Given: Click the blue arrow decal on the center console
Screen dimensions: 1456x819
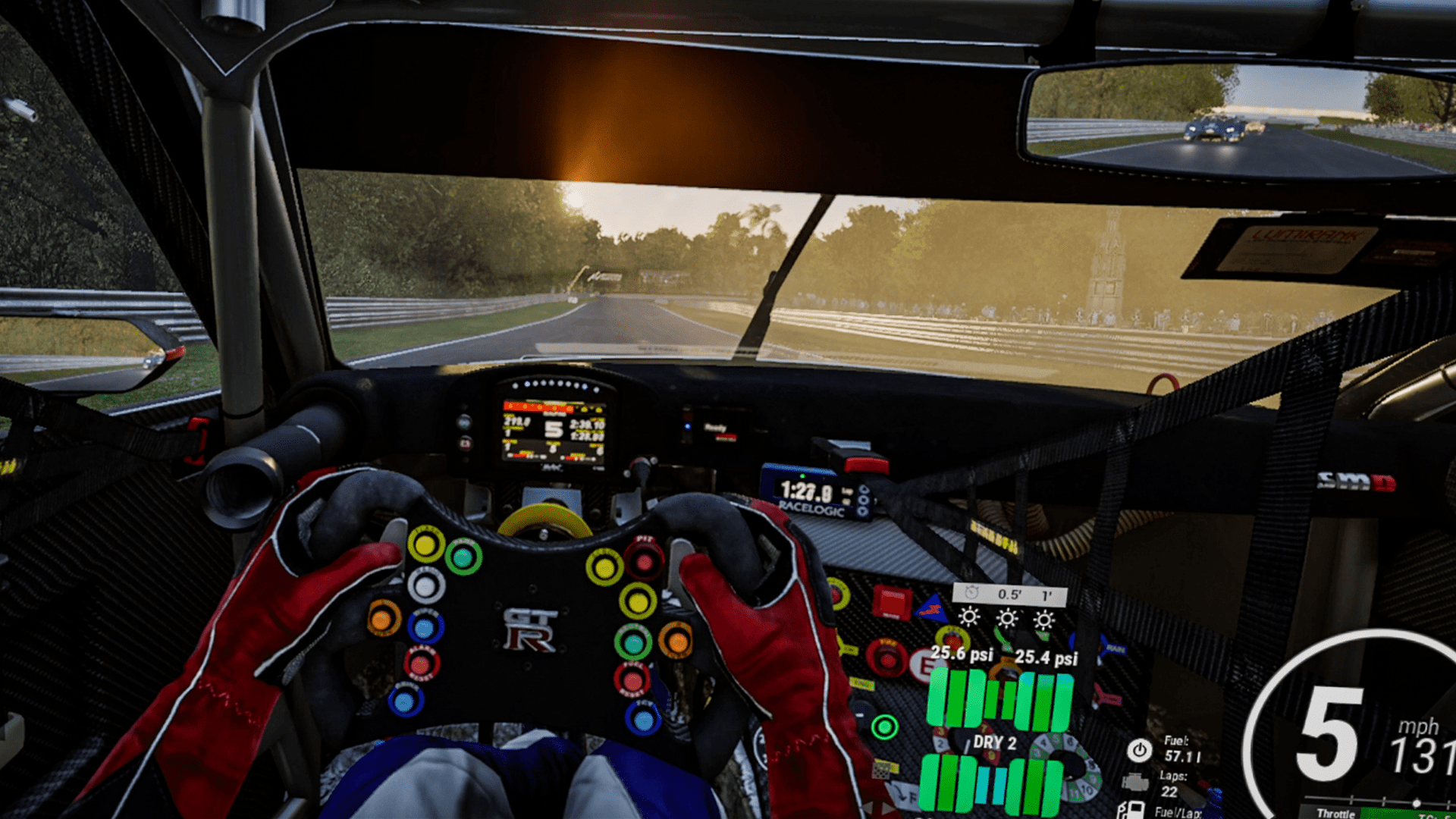Looking at the screenshot, I should click(932, 609).
